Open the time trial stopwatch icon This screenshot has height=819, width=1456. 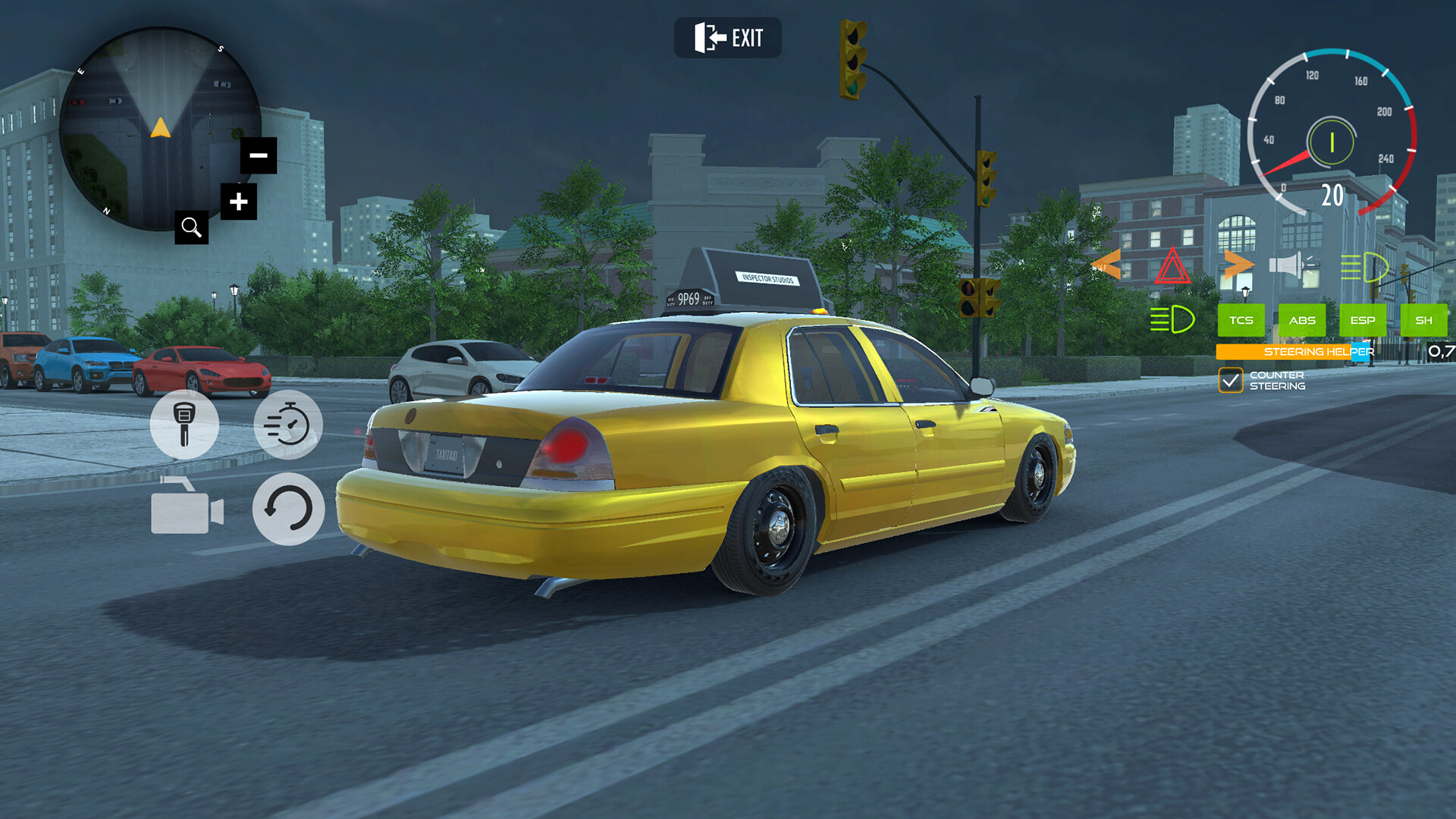[x=290, y=425]
